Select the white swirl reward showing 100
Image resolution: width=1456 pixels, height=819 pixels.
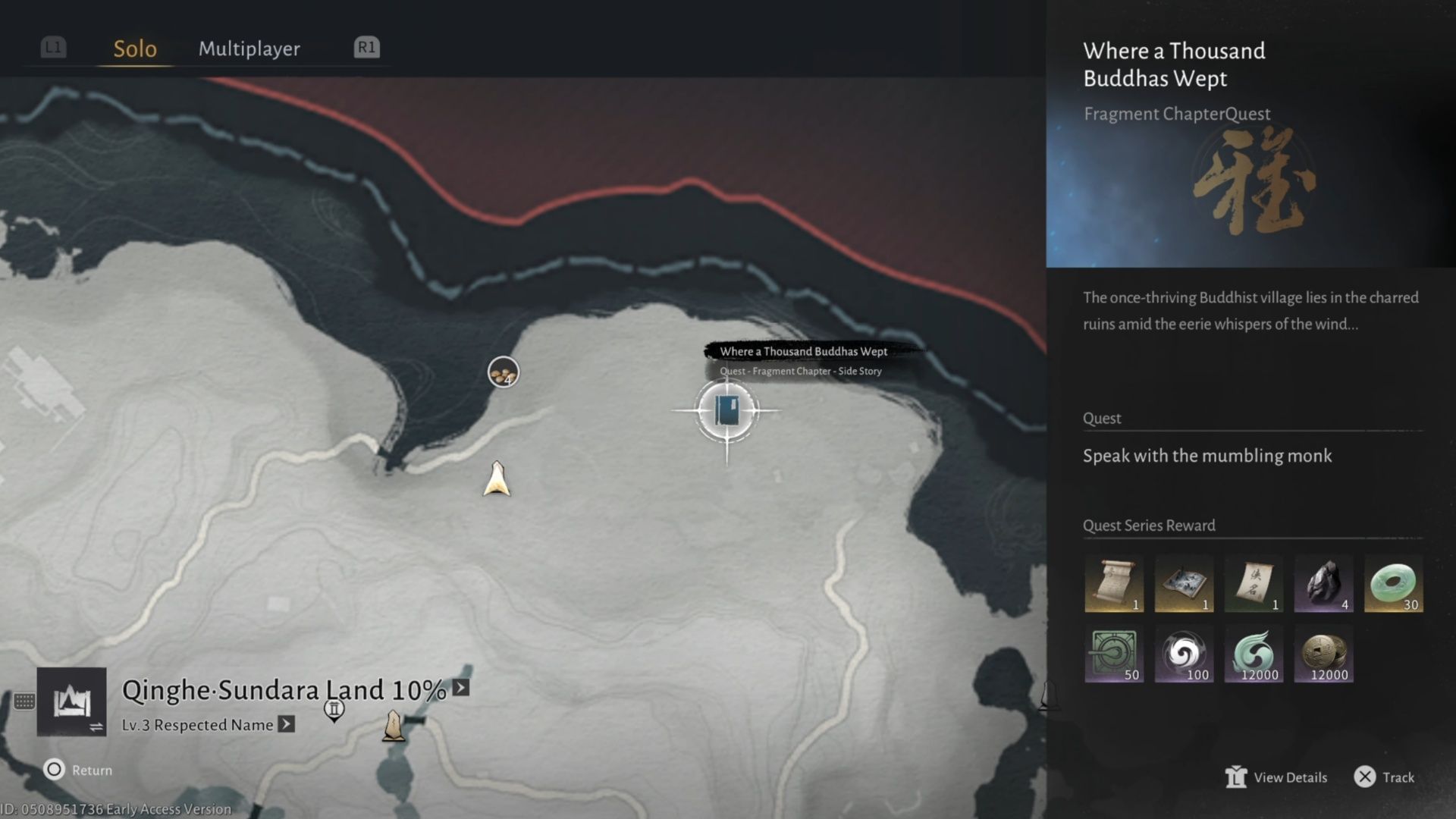coord(1184,654)
